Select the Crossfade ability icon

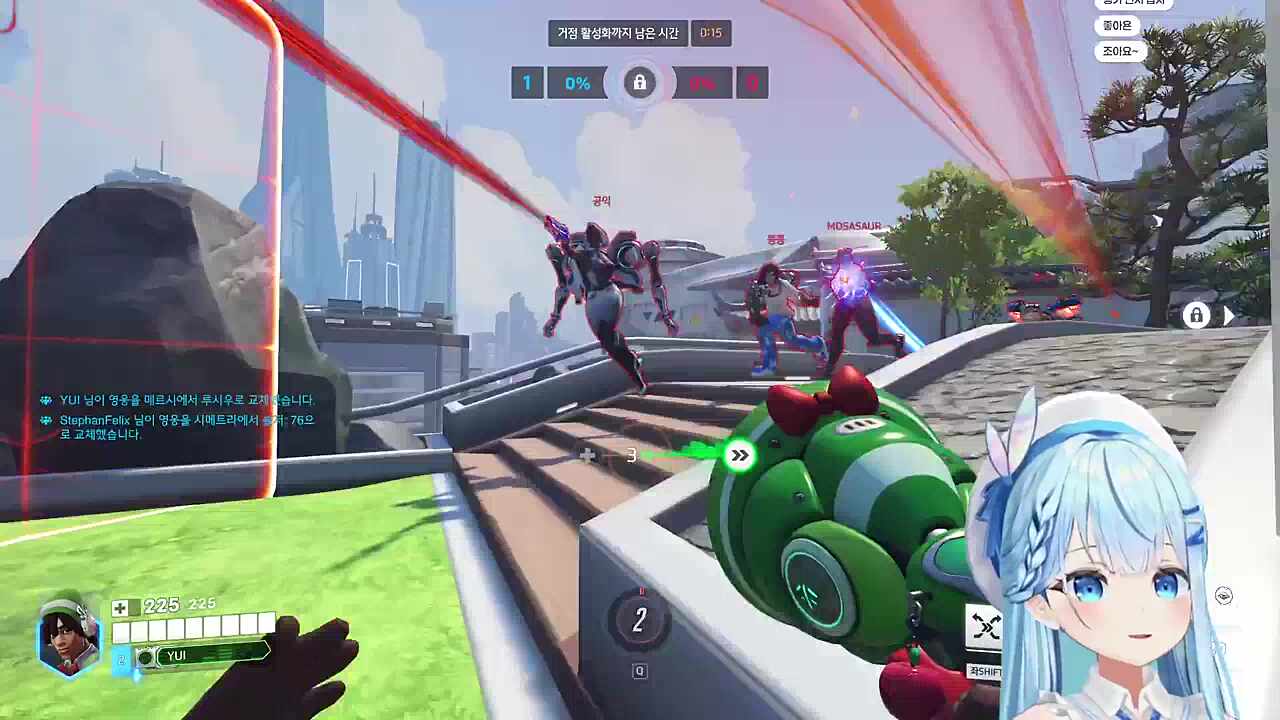986,629
